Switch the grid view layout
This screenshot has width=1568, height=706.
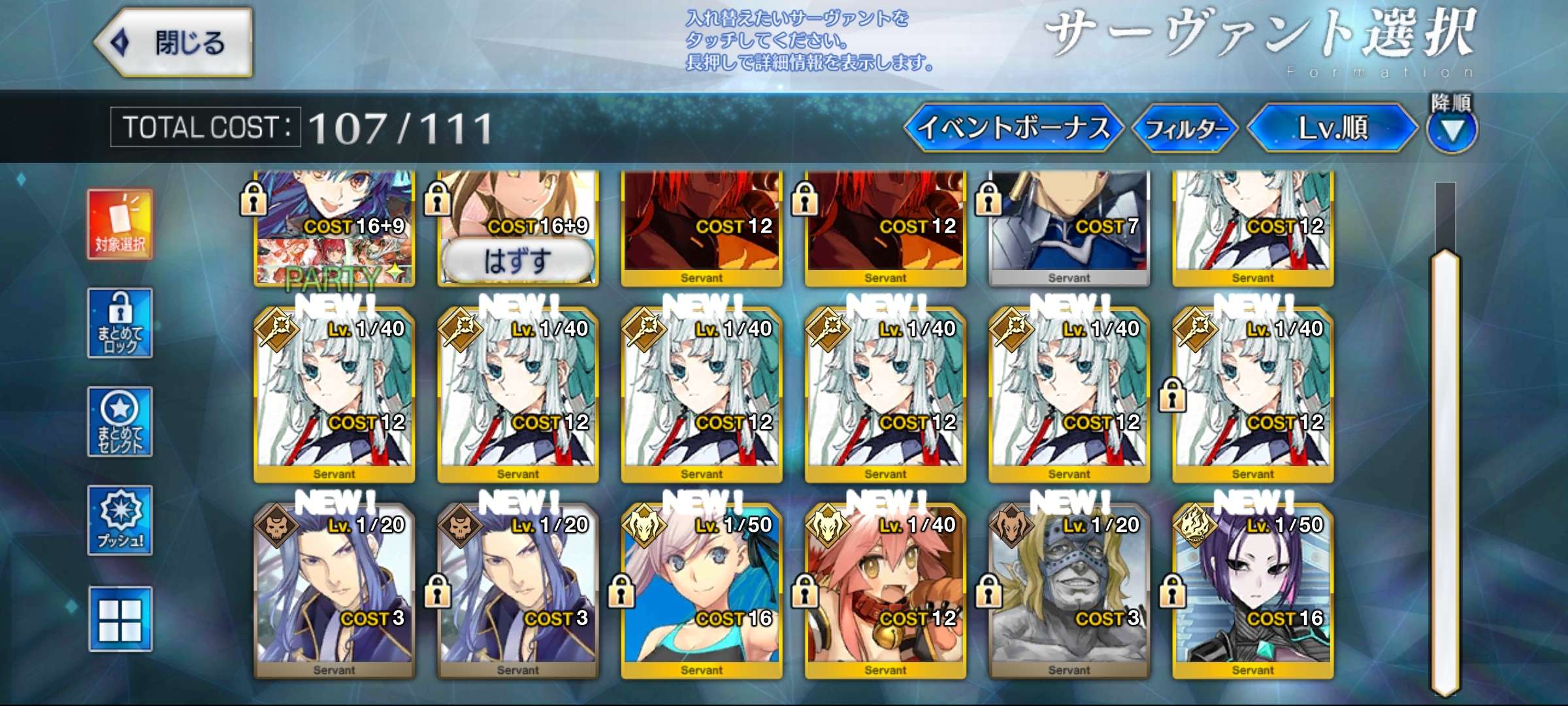click(x=120, y=618)
